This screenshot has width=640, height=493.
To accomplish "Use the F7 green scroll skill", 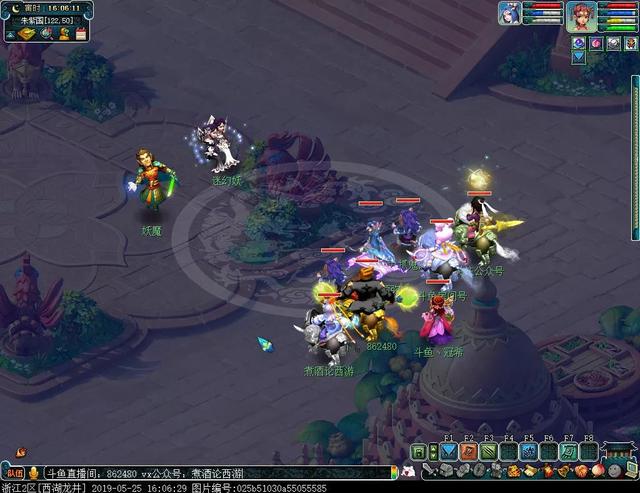I will tap(568, 451).
